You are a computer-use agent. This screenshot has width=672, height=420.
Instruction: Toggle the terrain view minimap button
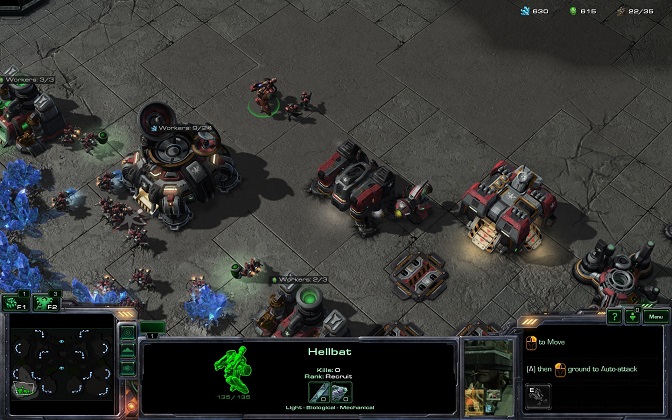pyautogui.click(x=128, y=350)
